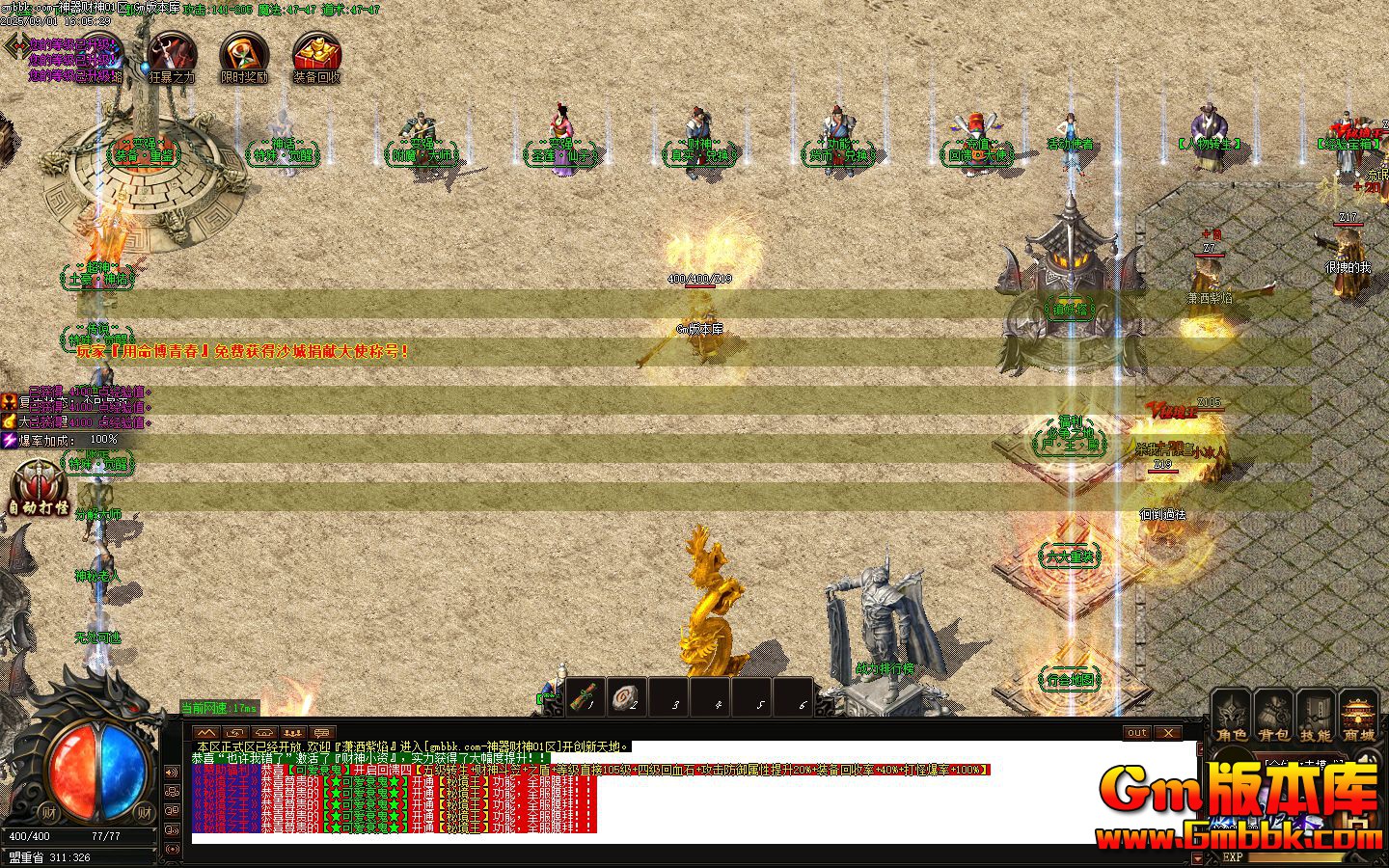Collapse the level-up announcements with the double arrow
Screen dimensions: 1389x868
click(206, 733)
